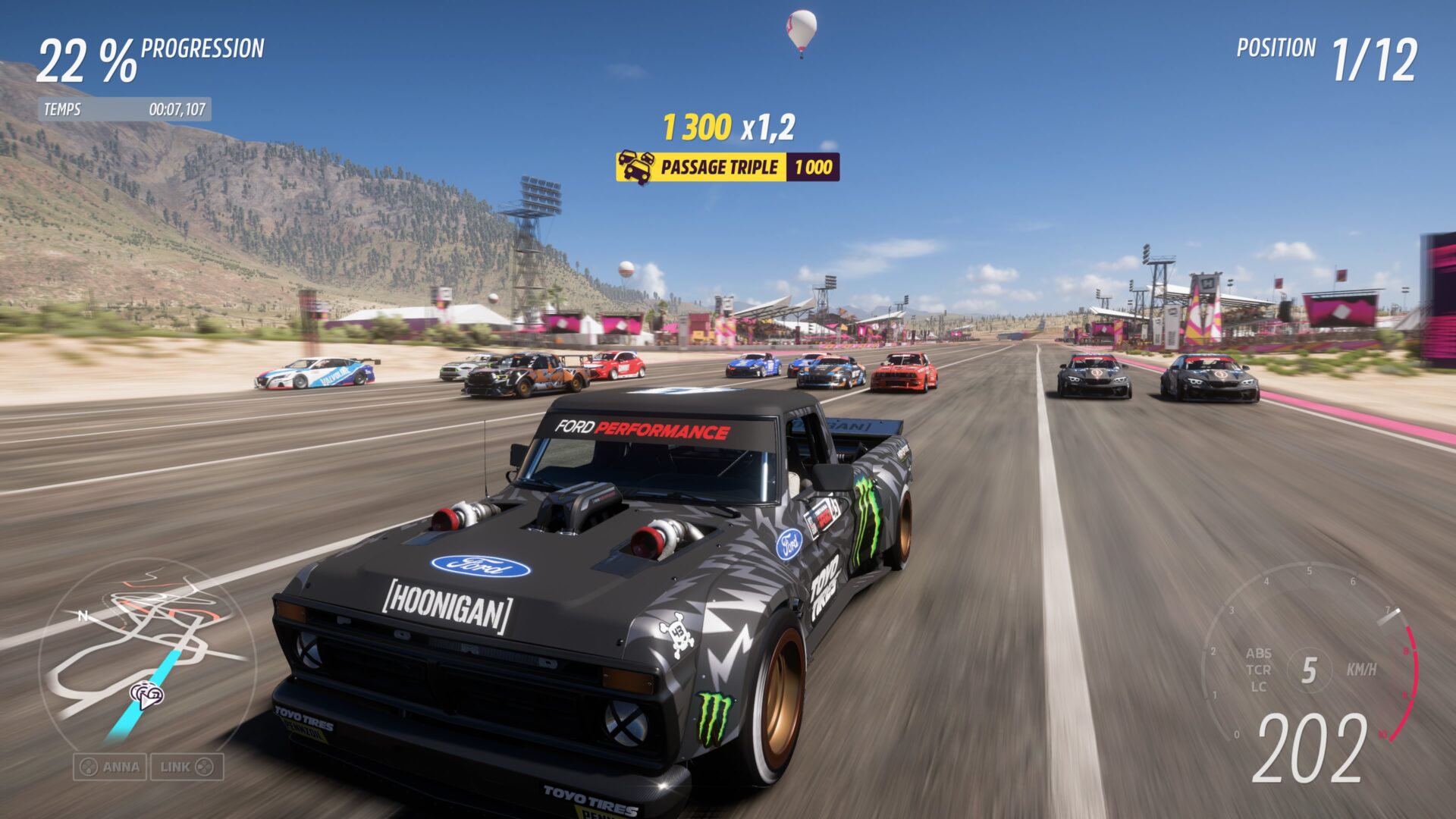1456x819 pixels.
Task: Open the LINK chat button
Action: click(187, 767)
